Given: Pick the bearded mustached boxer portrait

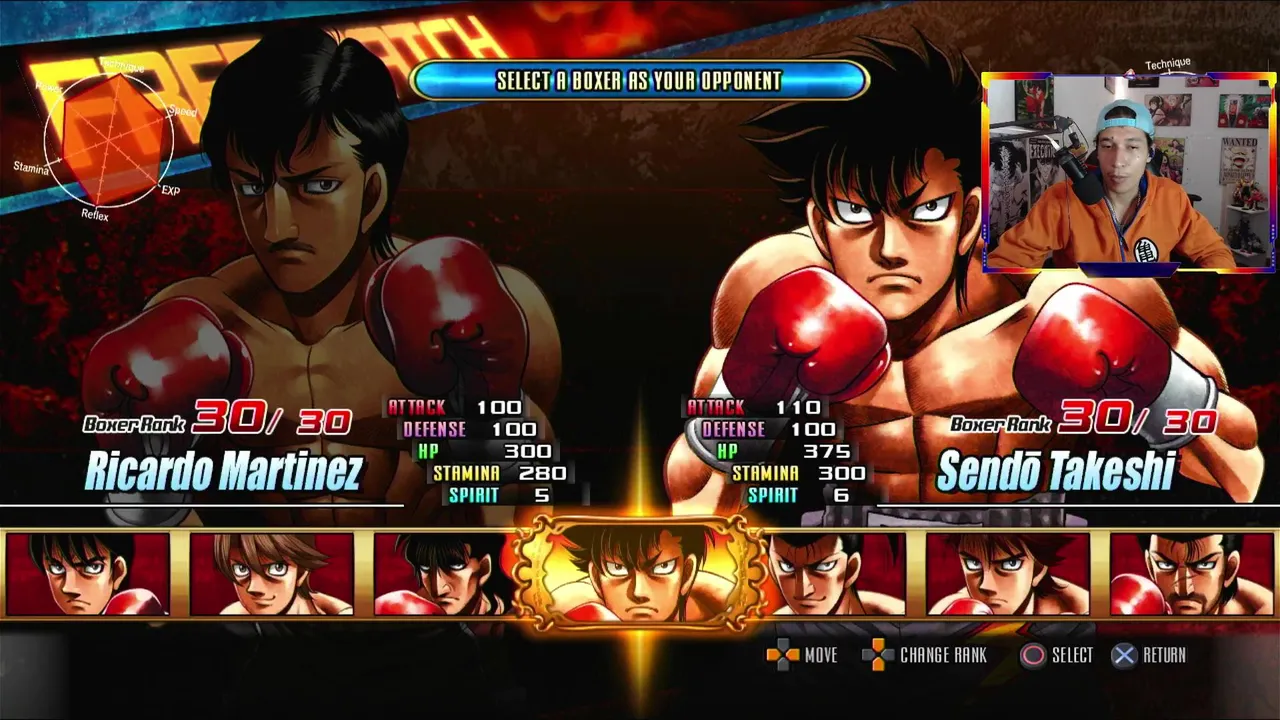Looking at the screenshot, I should [1190, 574].
